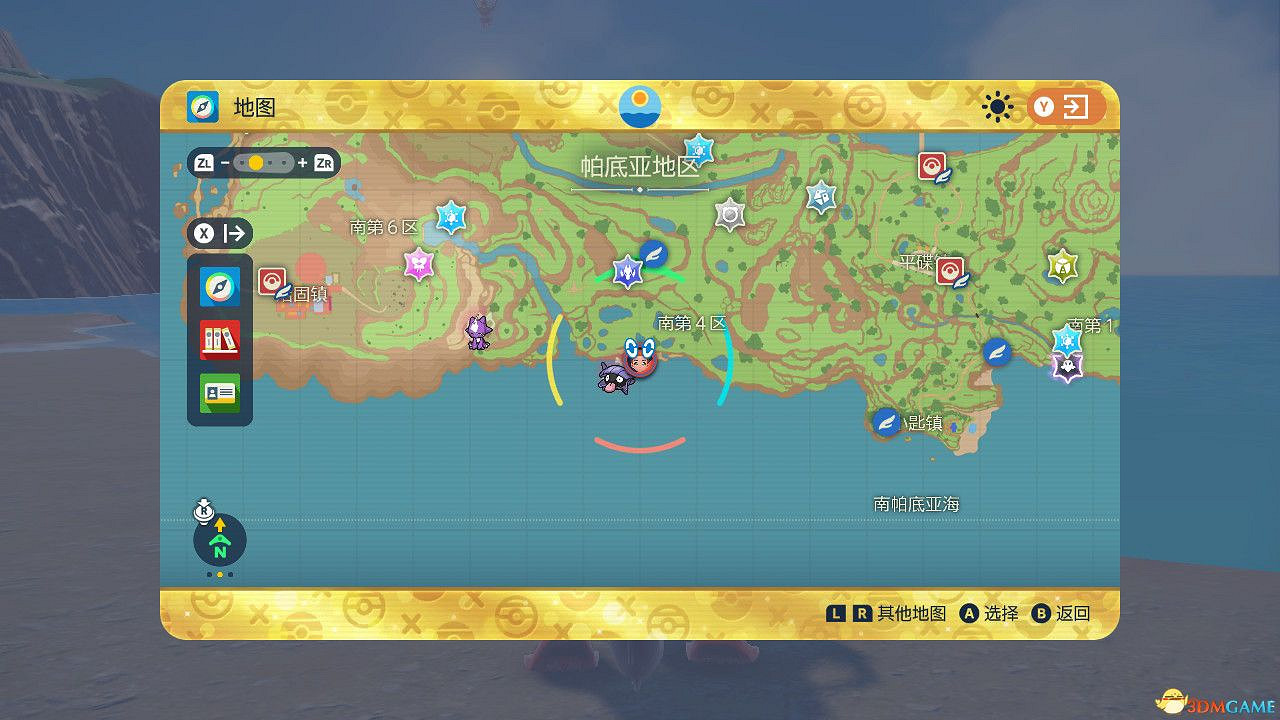The height and width of the screenshot is (720, 1280).
Task: Open the green trainer profile card icon
Action: [219, 392]
